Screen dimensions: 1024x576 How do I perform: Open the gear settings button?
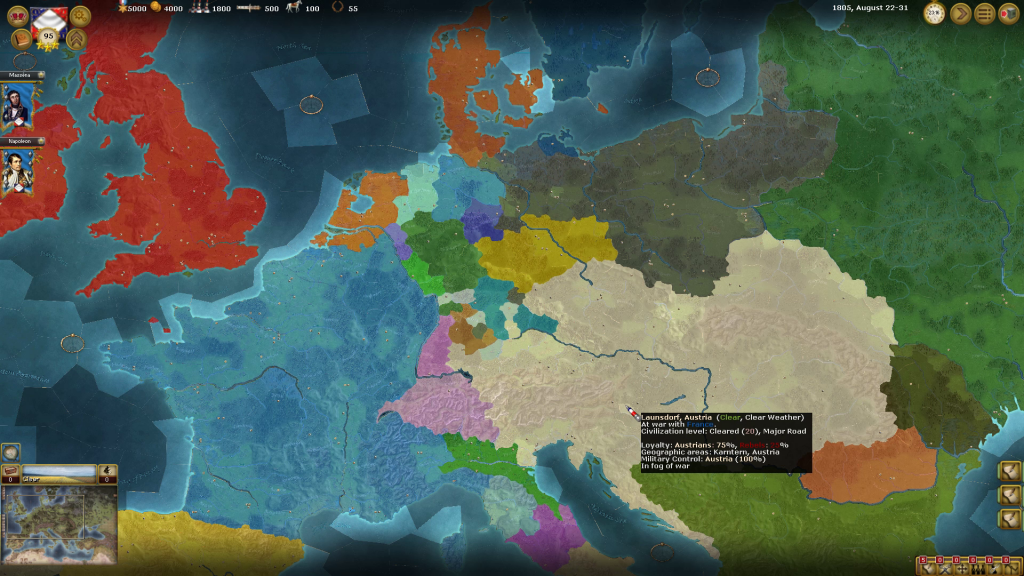(80, 15)
